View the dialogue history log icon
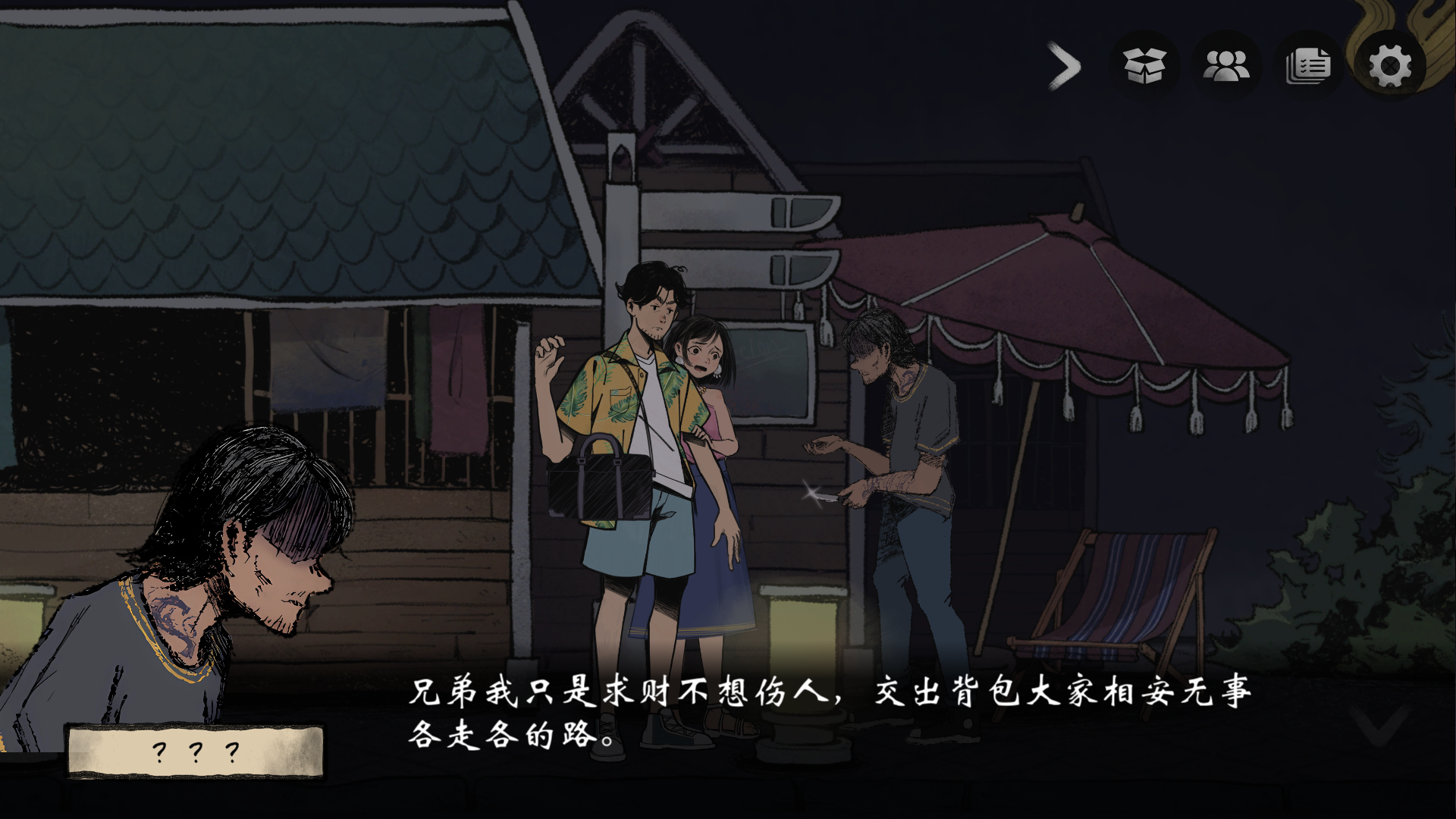The height and width of the screenshot is (819, 1456). [1307, 67]
